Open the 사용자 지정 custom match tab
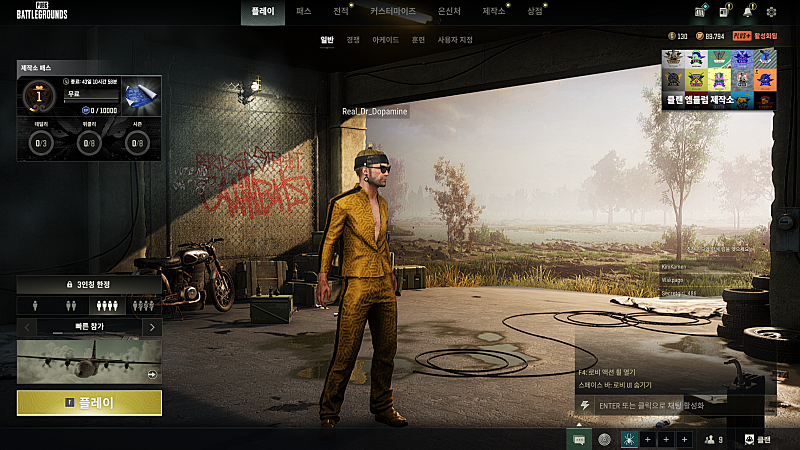This screenshot has width=800, height=450. [456, 40]
